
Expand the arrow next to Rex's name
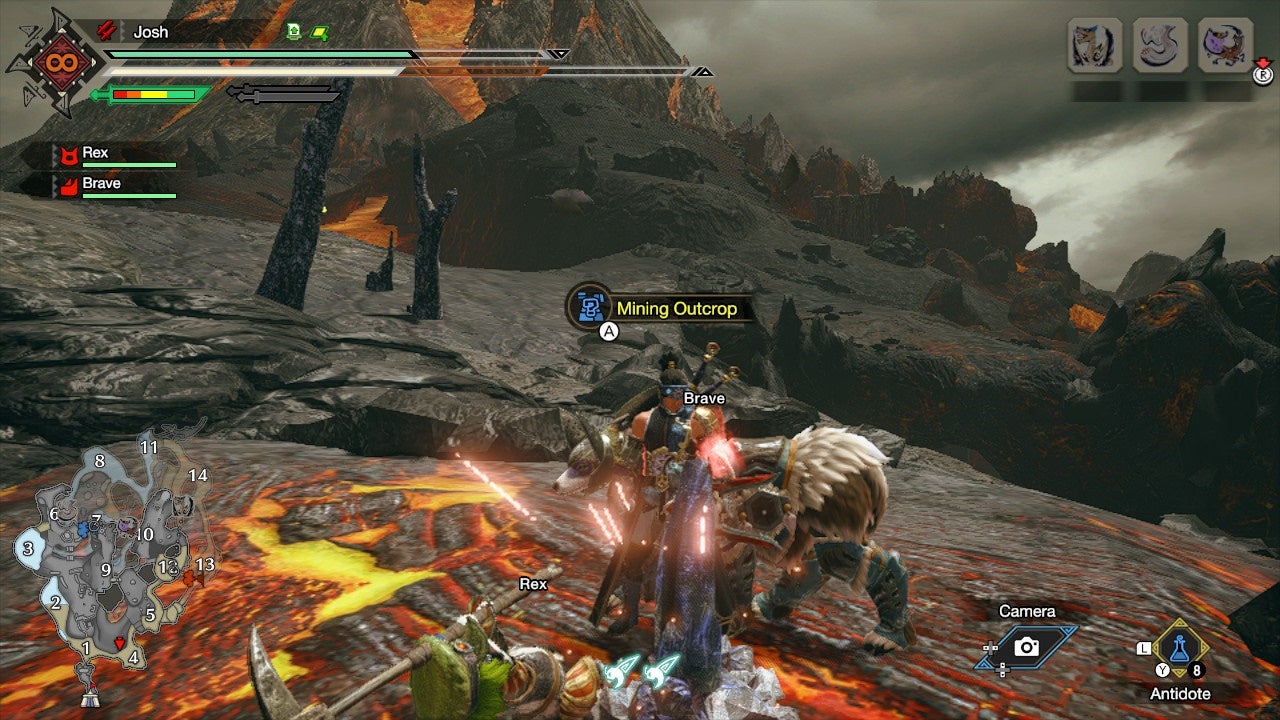[54, 153]
